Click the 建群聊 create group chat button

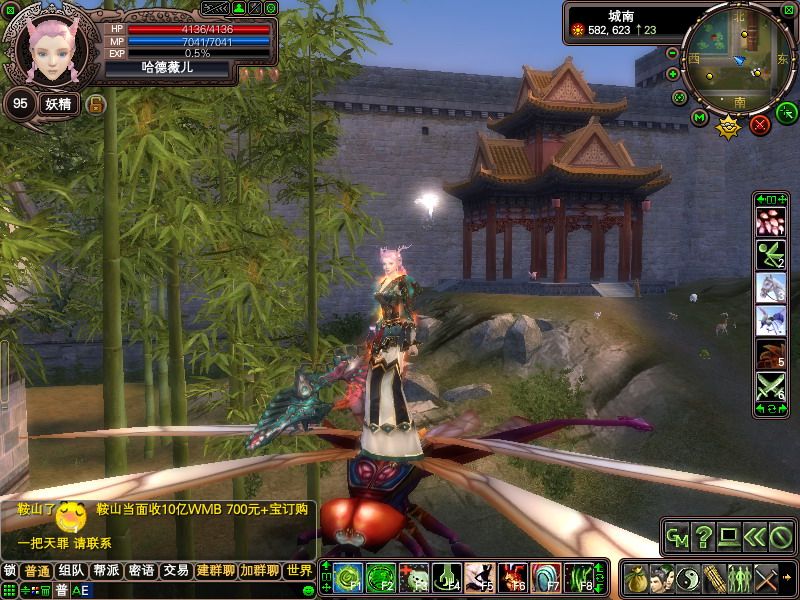click(x=215, y=571)
